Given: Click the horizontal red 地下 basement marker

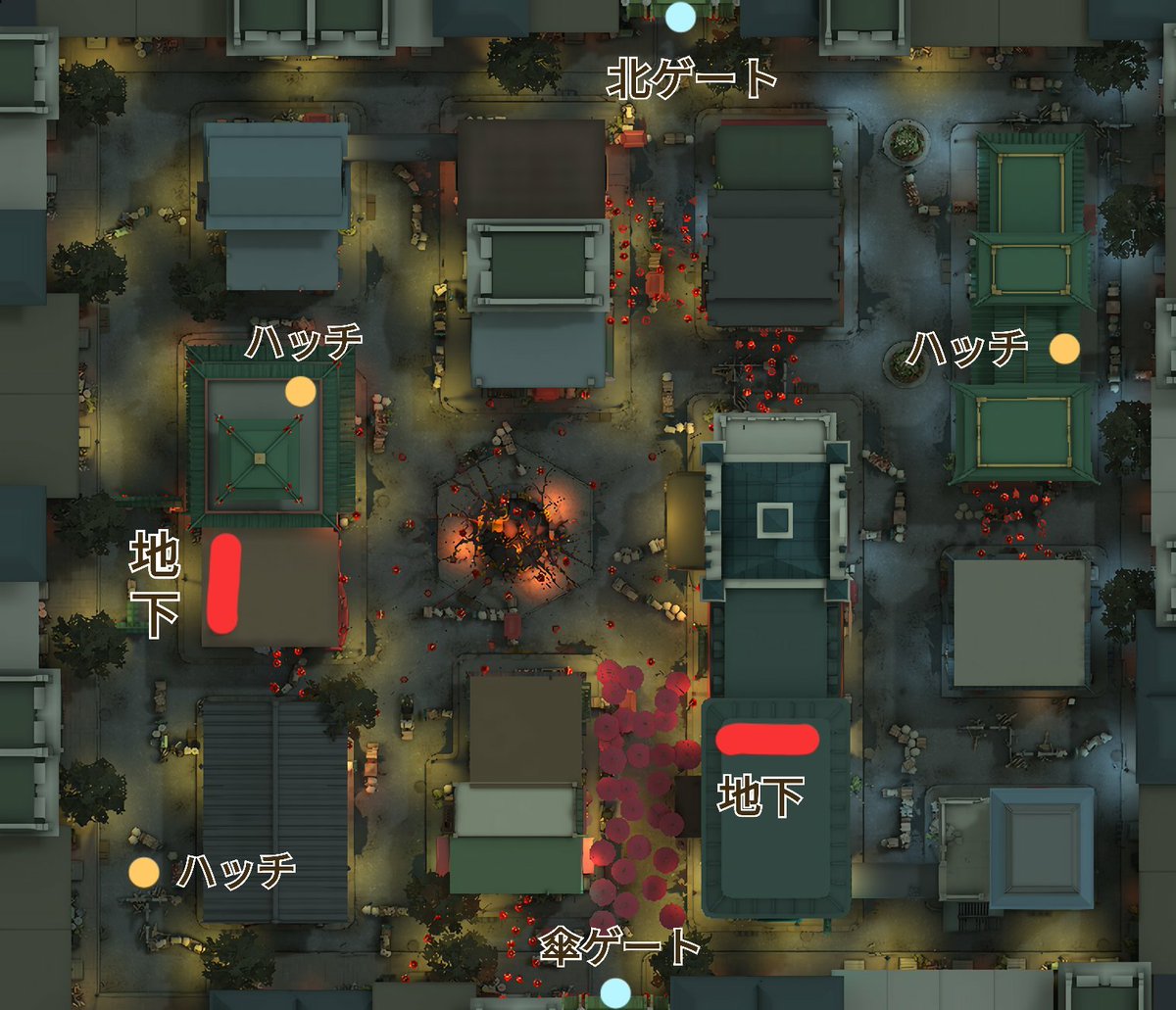Looking at the screenshot, I should tap(767, 740).
